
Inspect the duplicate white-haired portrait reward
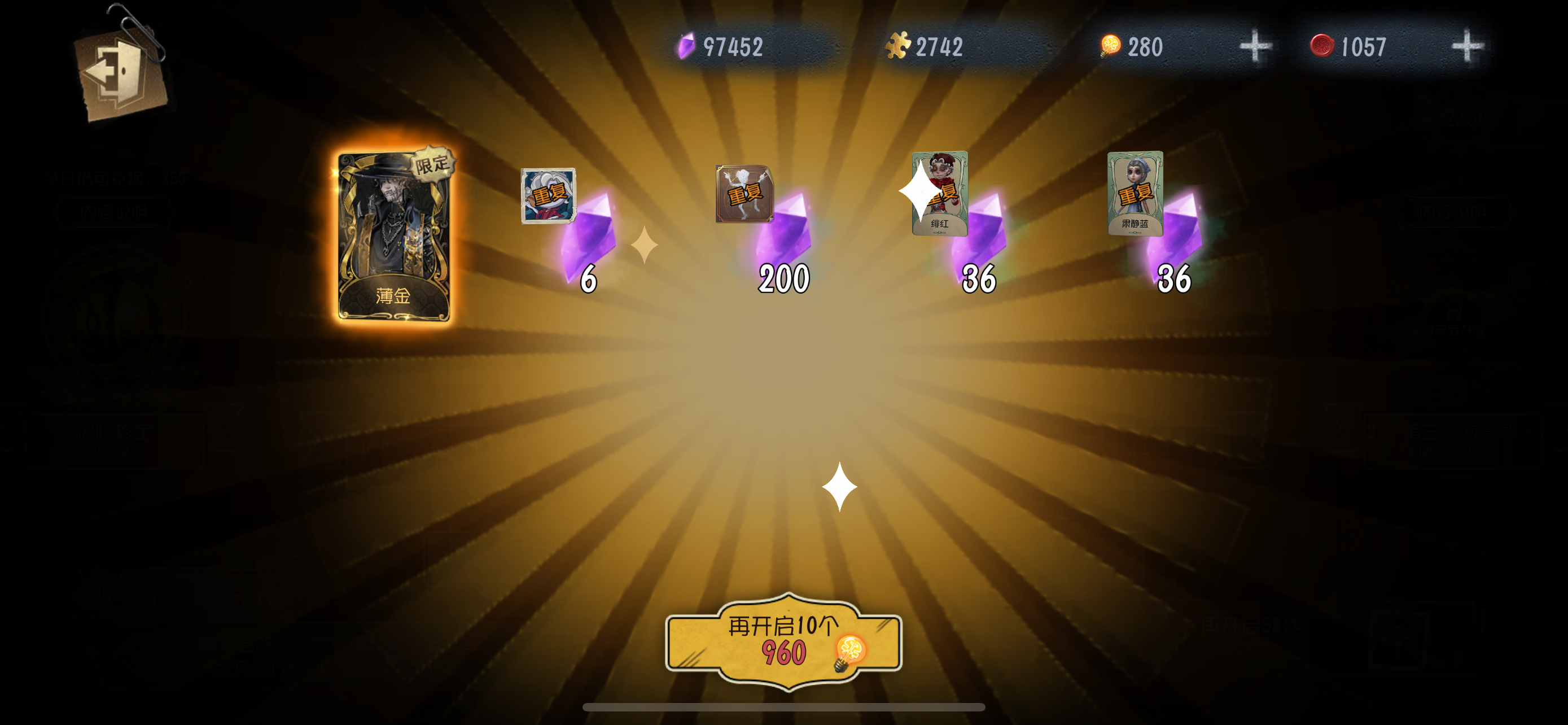(x=548, y=196)
